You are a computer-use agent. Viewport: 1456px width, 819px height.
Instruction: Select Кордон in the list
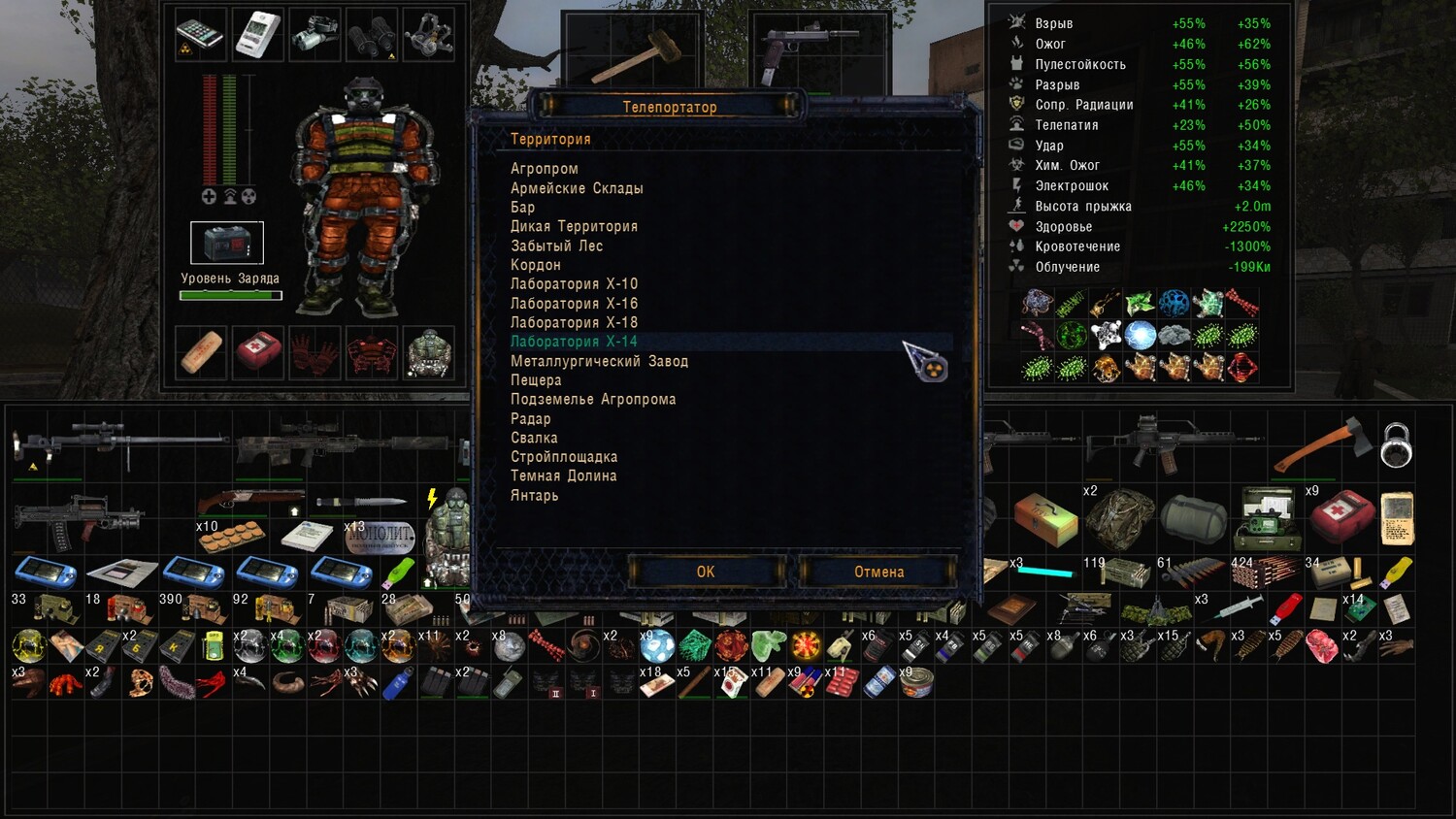tap(536, 265)
